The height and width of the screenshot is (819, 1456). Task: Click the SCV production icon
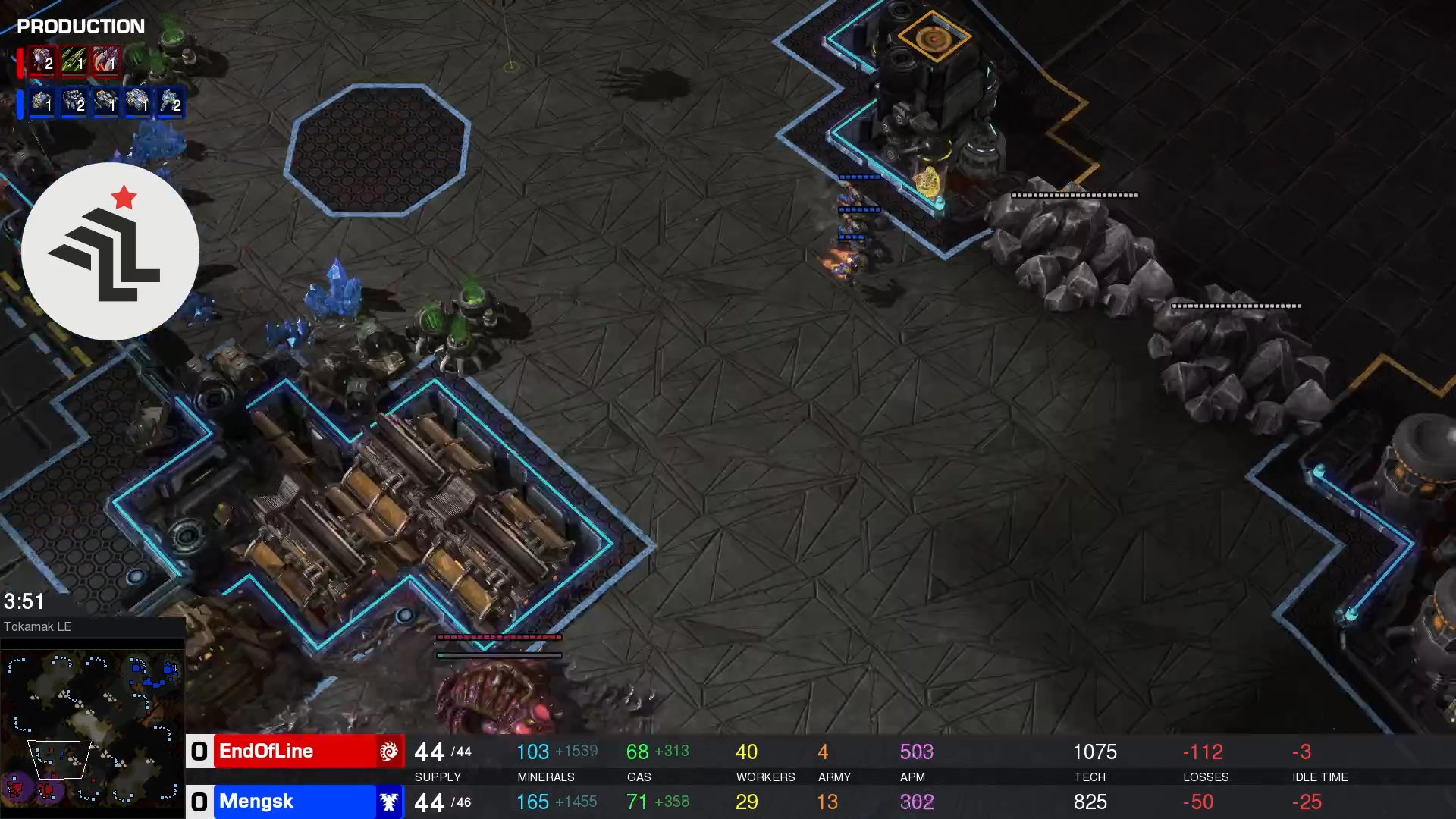click(42, 105)
